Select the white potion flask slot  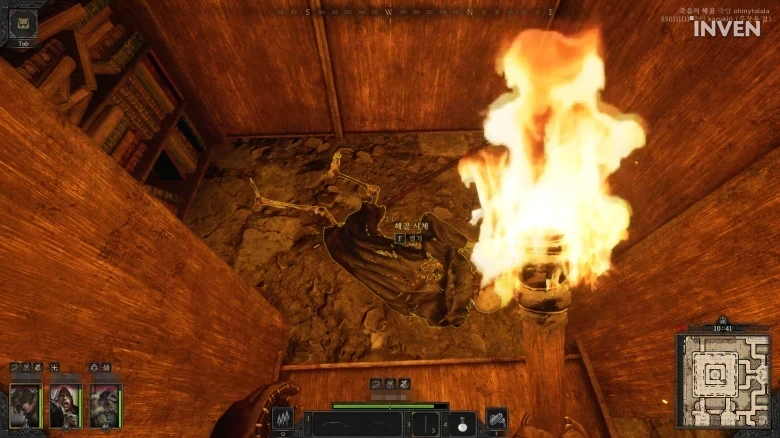click(x=462, y=424)
